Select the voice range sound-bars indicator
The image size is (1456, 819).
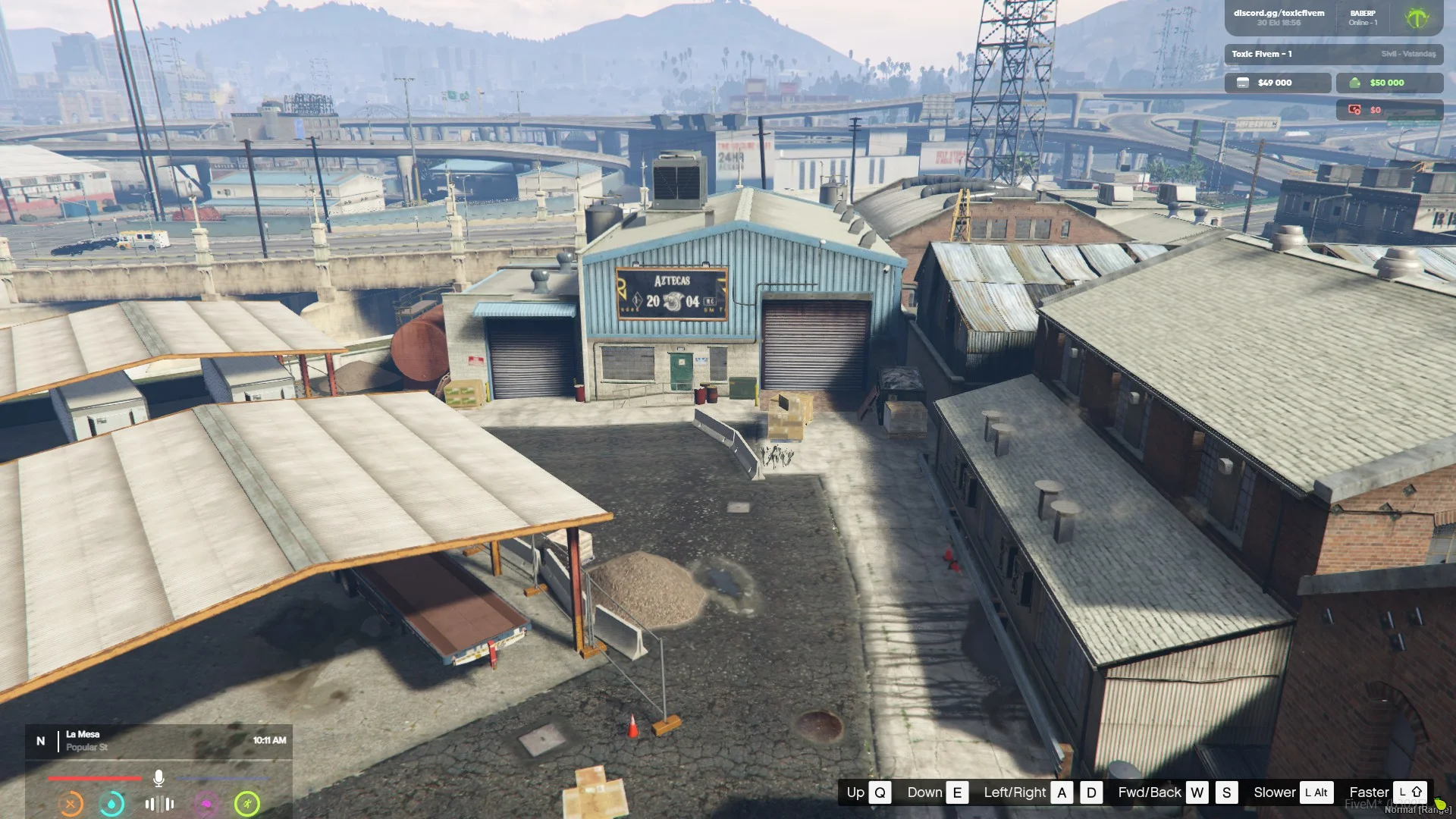coord(159,803)
